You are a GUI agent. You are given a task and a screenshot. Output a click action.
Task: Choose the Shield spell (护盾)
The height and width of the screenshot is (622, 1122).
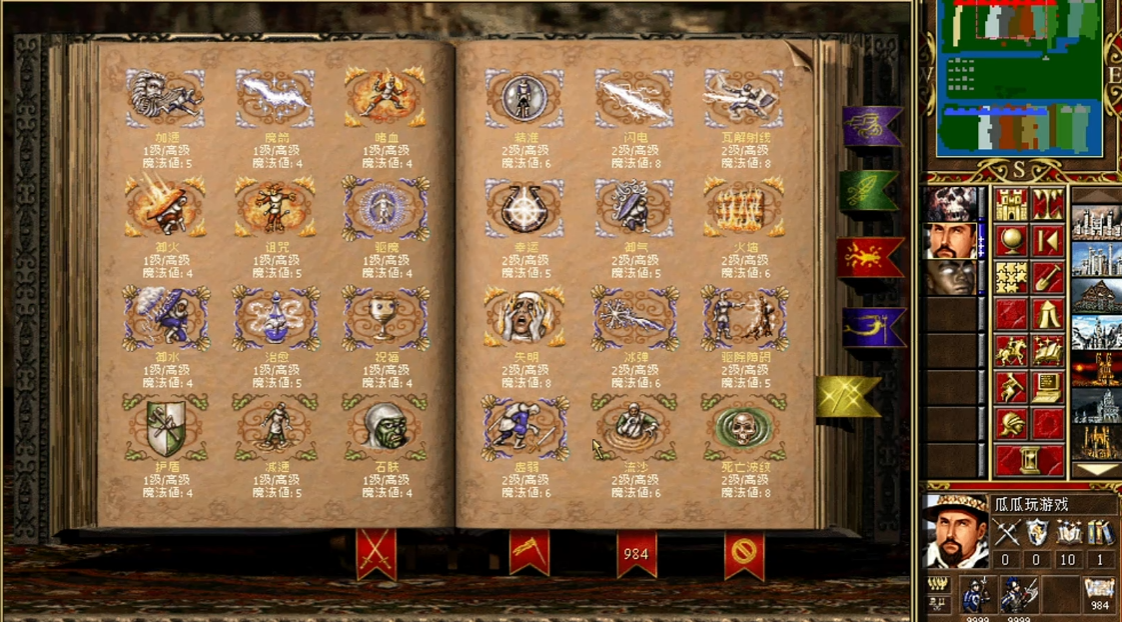coord(165,428)
